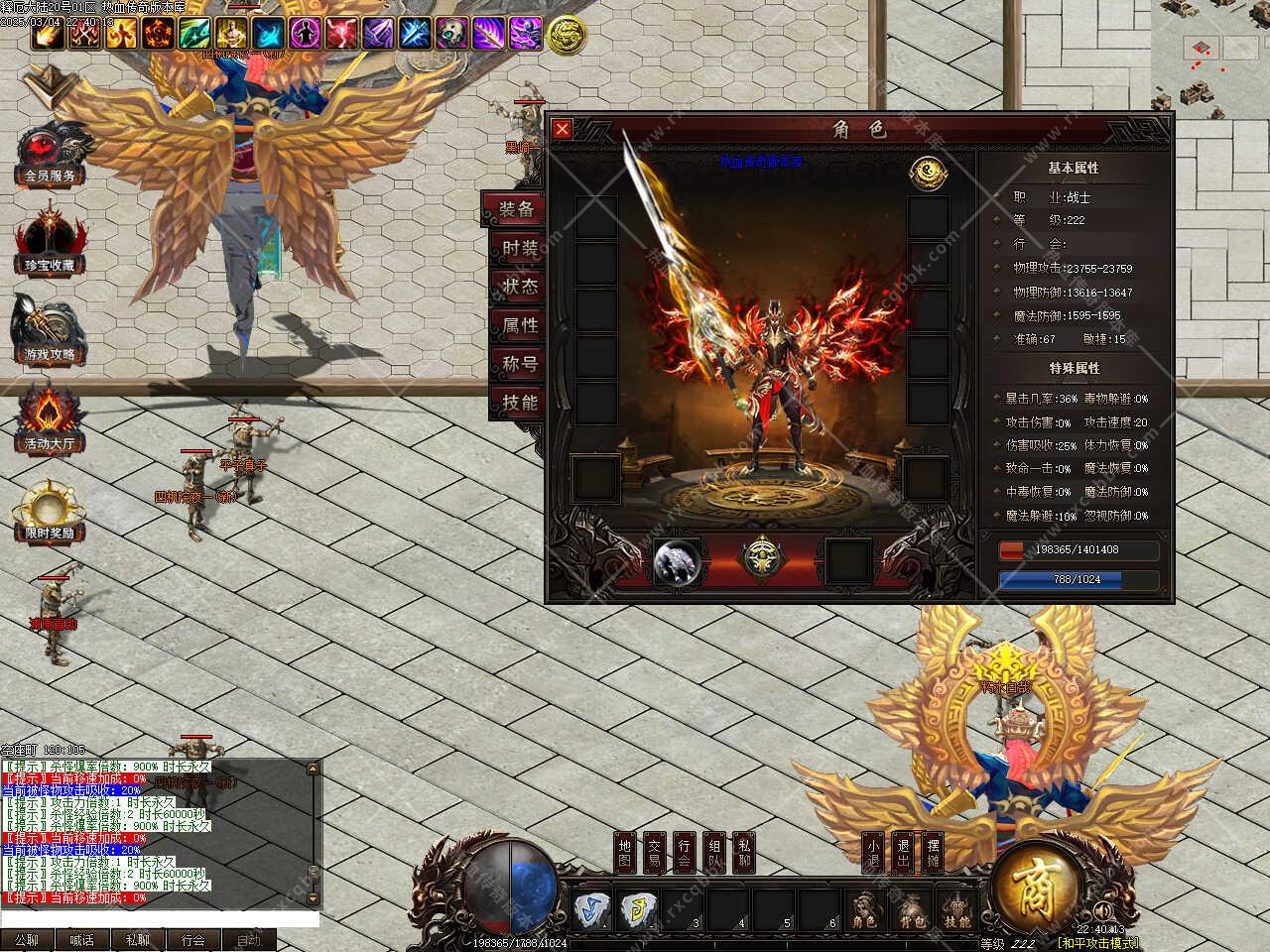Switch to the 技能 tab in character panel

519,403
